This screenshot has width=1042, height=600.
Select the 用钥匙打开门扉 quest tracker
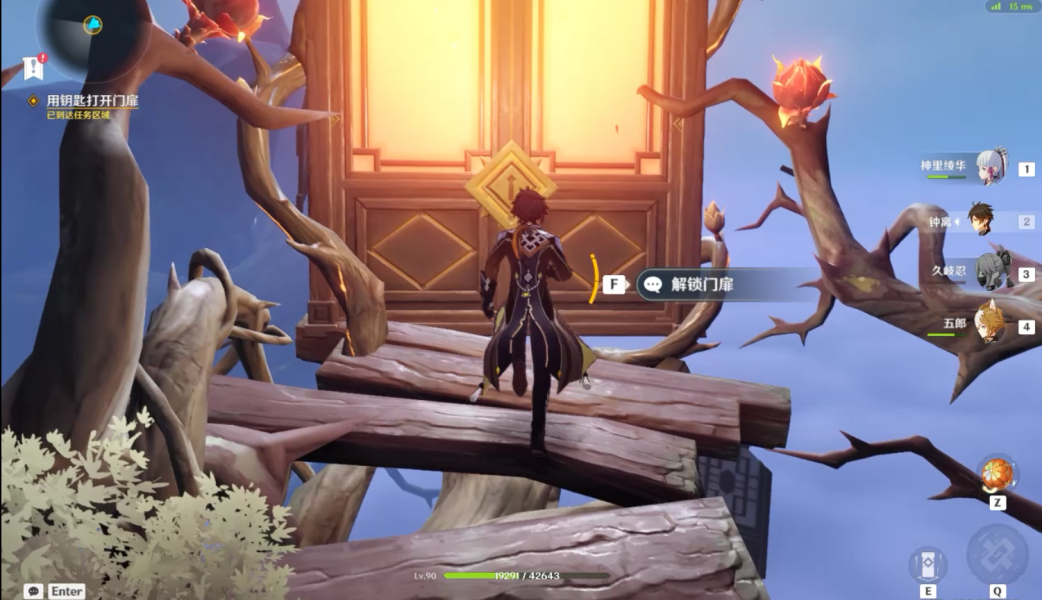coord(92,101)
